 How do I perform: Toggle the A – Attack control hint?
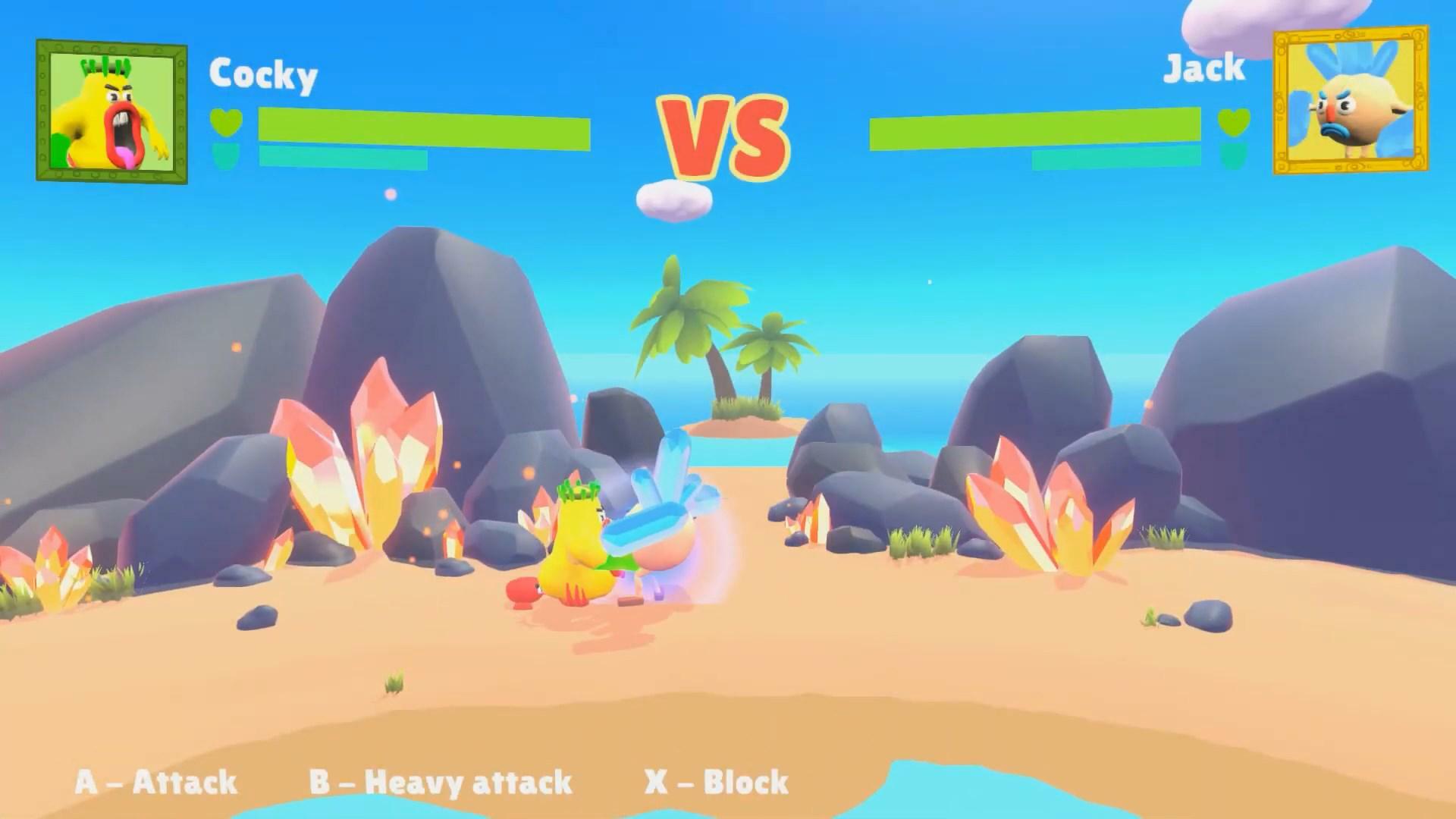pos(156,782)
